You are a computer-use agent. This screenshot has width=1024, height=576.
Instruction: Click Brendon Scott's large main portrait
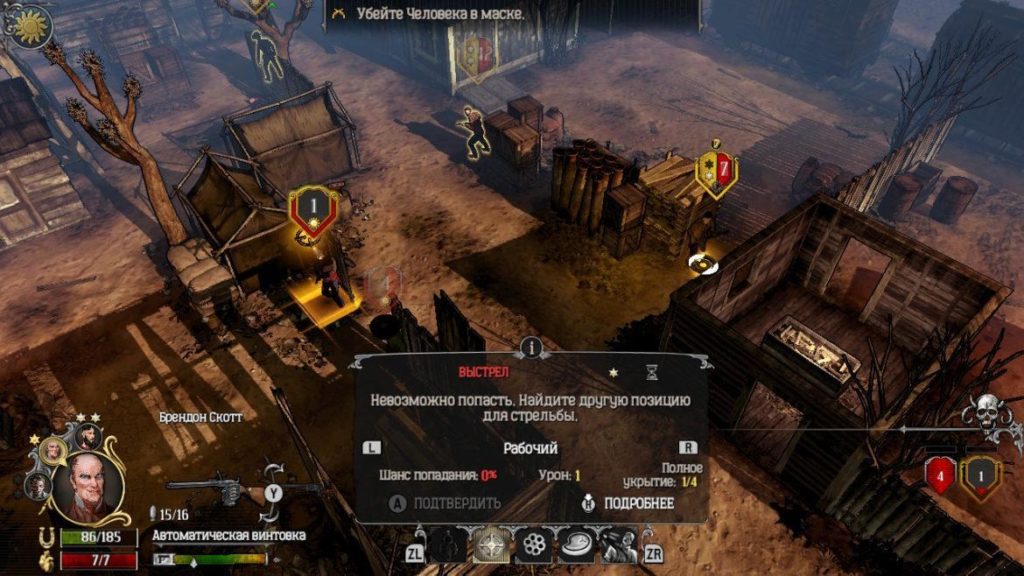92,490
